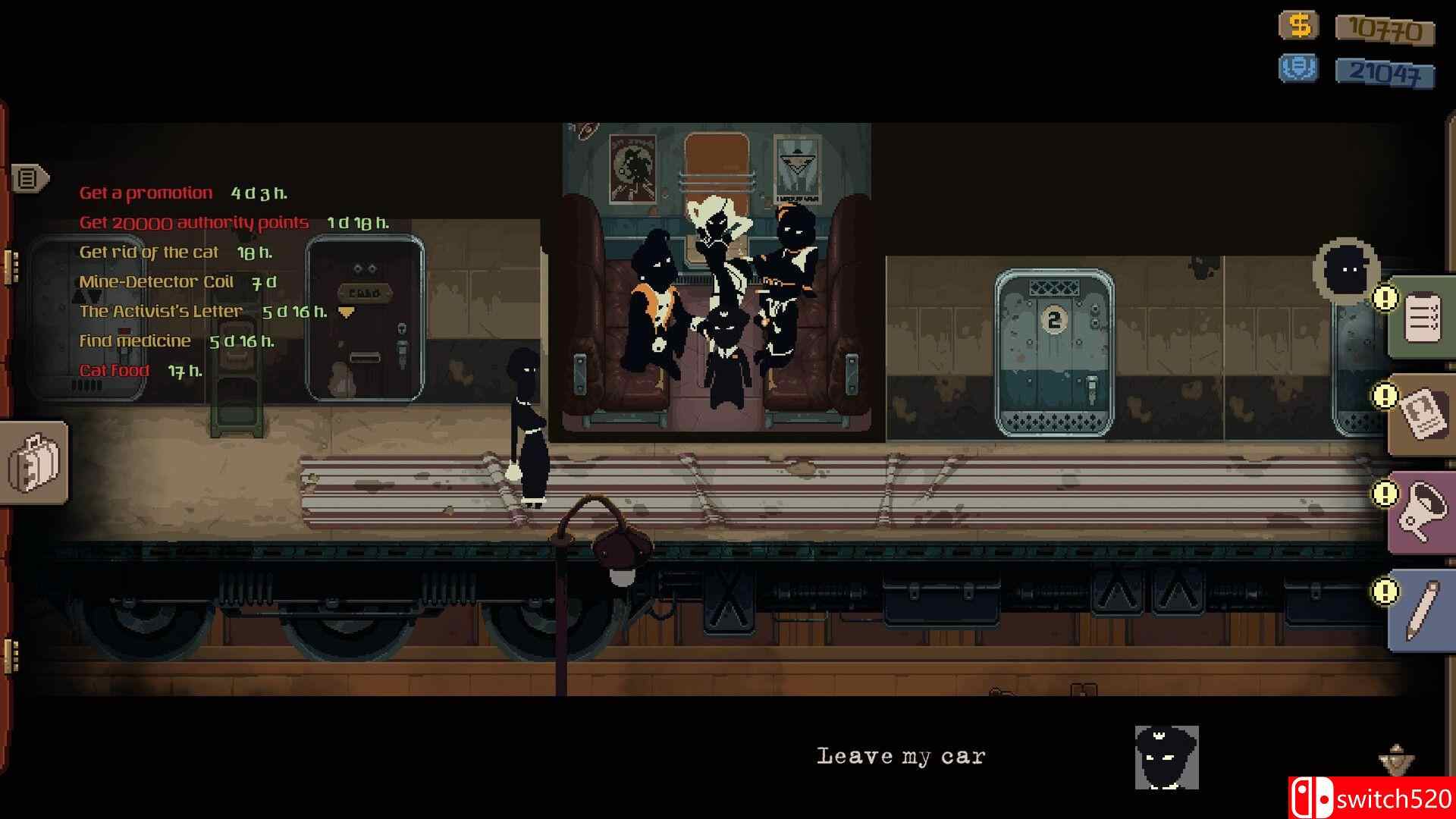The image size is (1456, 819).
Task: Click the blue authority points badge
Action: (1298, 69)
